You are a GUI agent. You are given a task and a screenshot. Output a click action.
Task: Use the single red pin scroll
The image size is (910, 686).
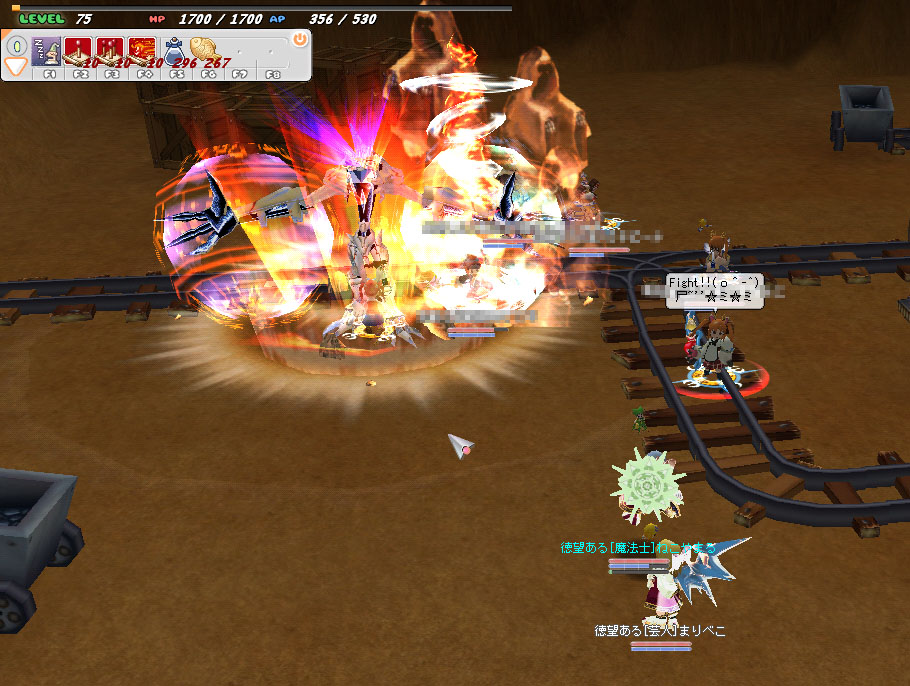[x=79, y=49]
